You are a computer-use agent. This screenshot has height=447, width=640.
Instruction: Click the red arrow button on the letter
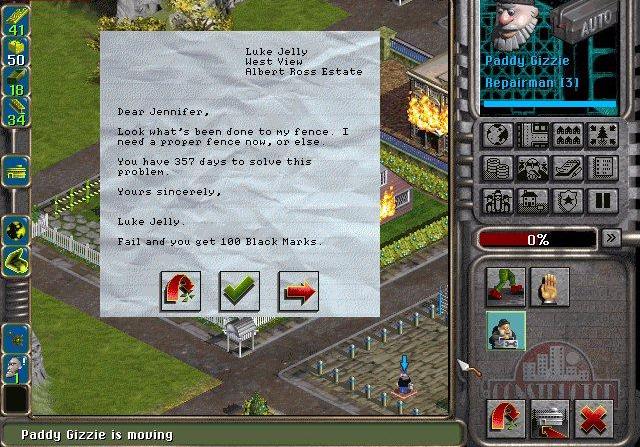click(298, 291)
